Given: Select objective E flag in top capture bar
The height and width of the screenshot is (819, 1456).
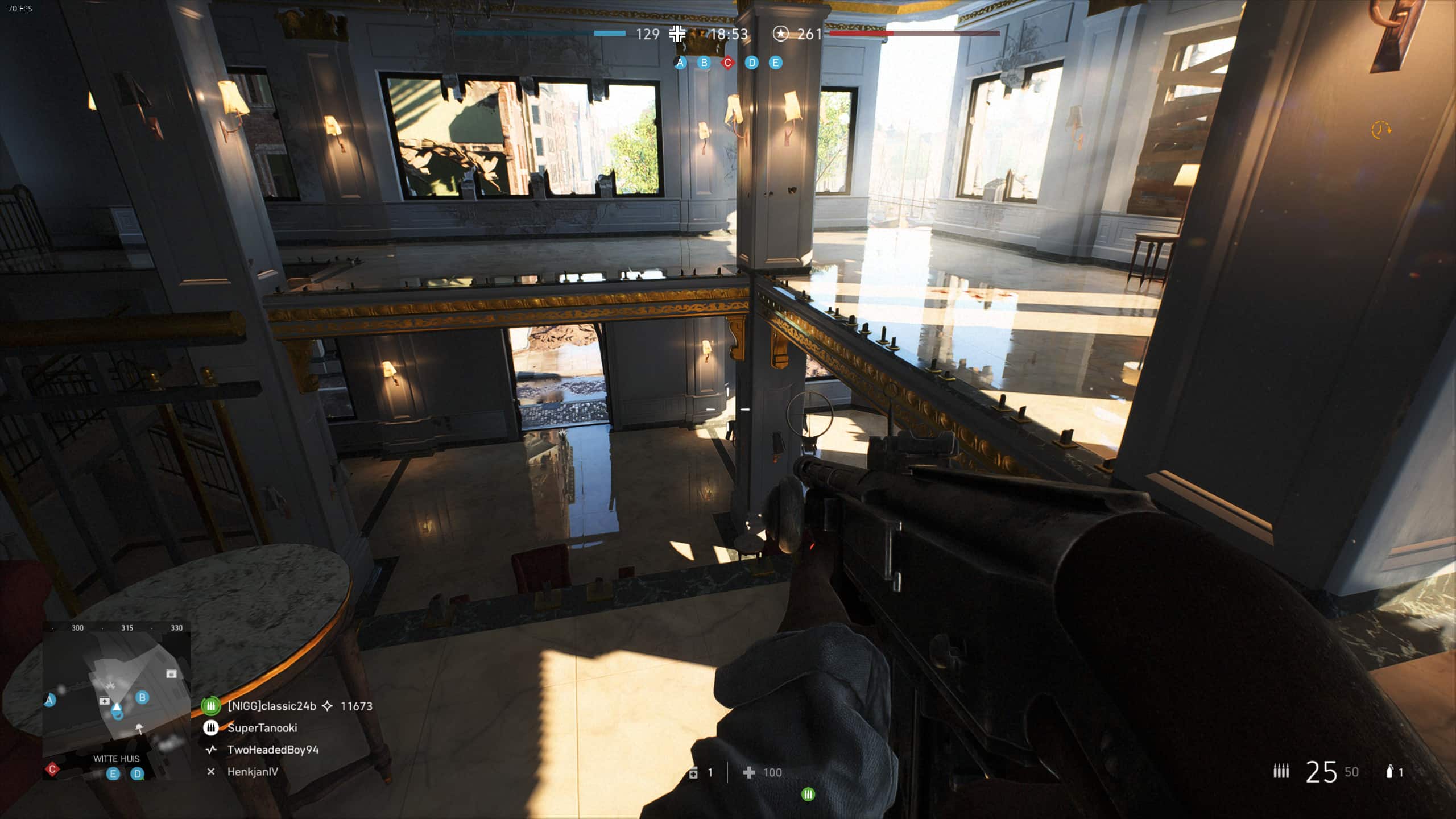Looking at the screenshot, I should 775,63.
